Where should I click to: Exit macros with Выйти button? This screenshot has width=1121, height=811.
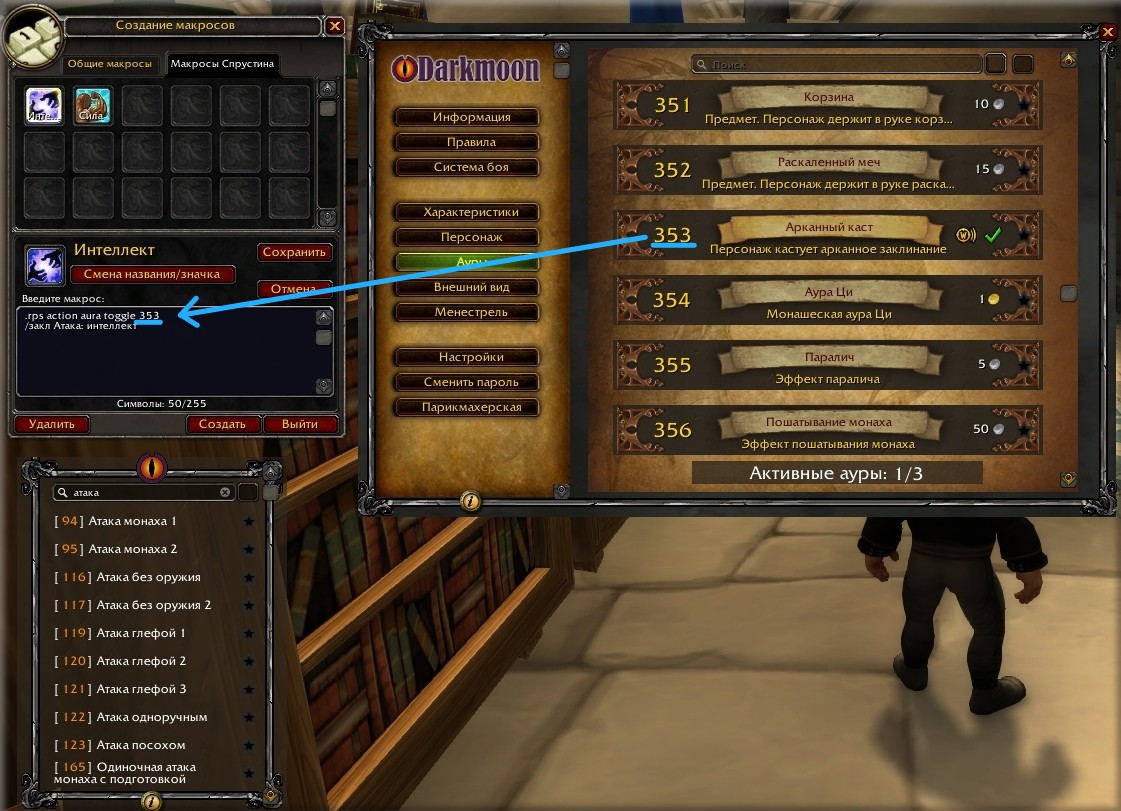tap(300, 424)
